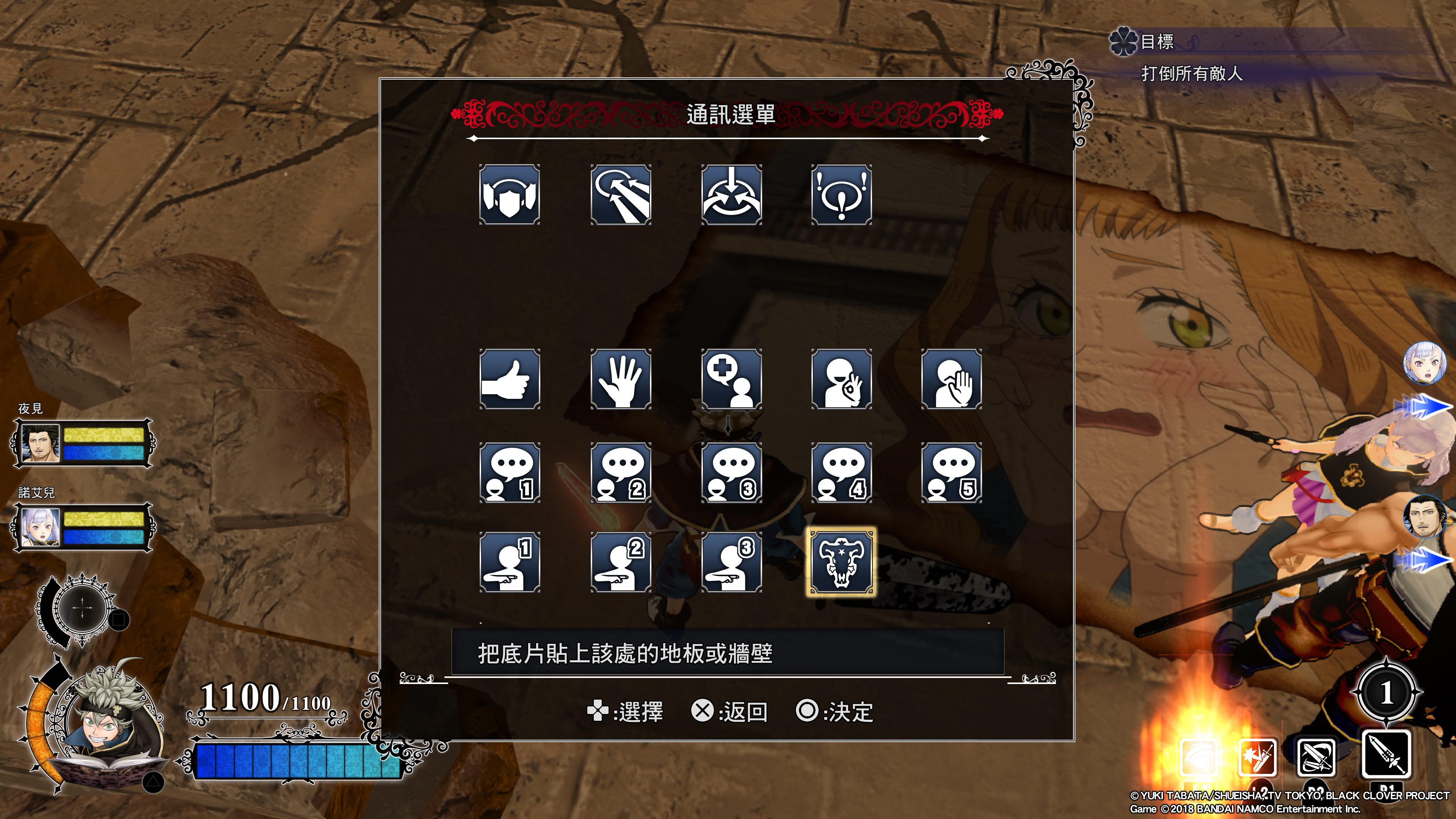Select chat stamp number 5
This screenshot has width=1456, height=819.
tap(952, 472)
